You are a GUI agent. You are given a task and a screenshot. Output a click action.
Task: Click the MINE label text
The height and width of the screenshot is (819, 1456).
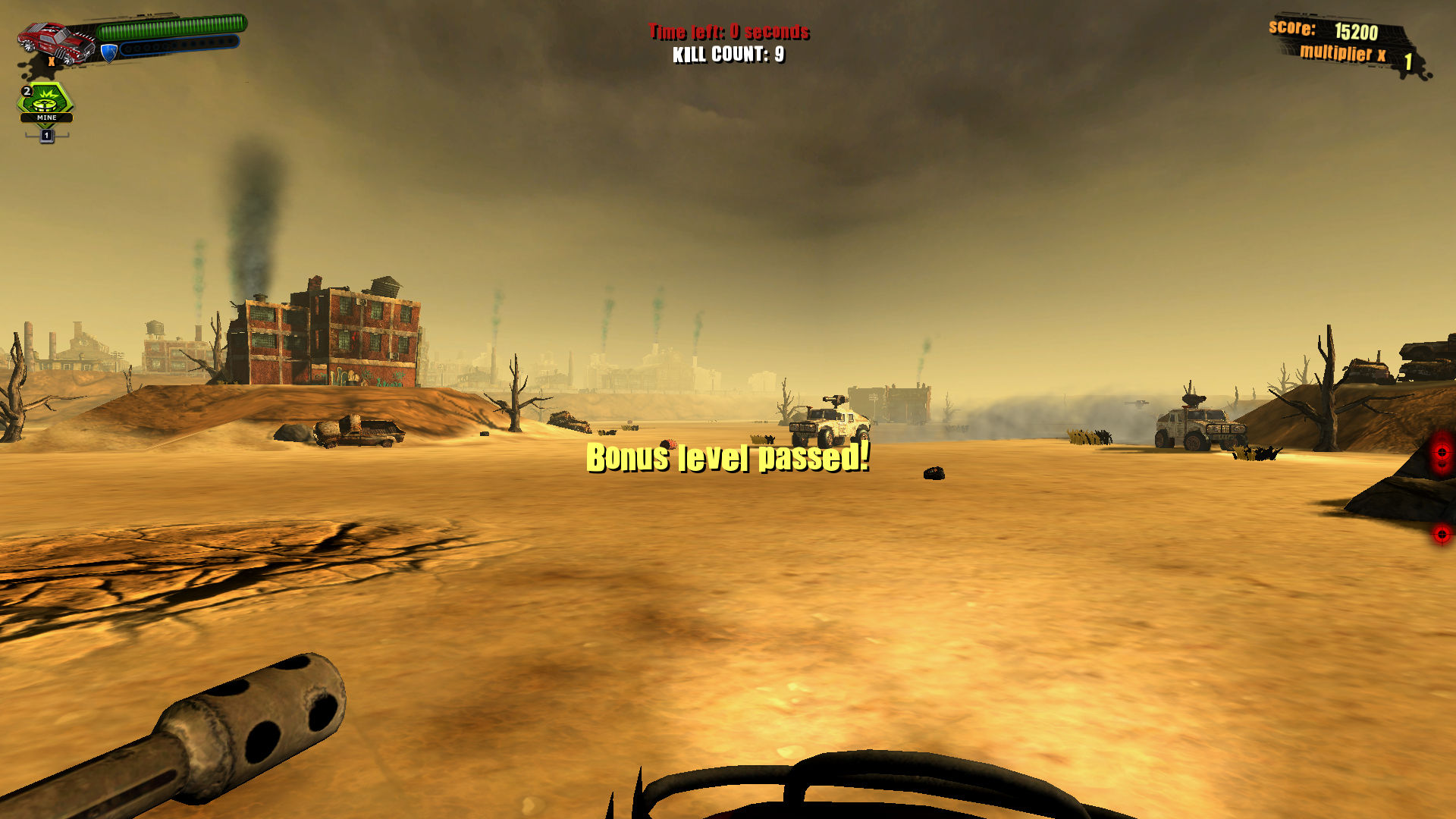(x=45, y=118)
